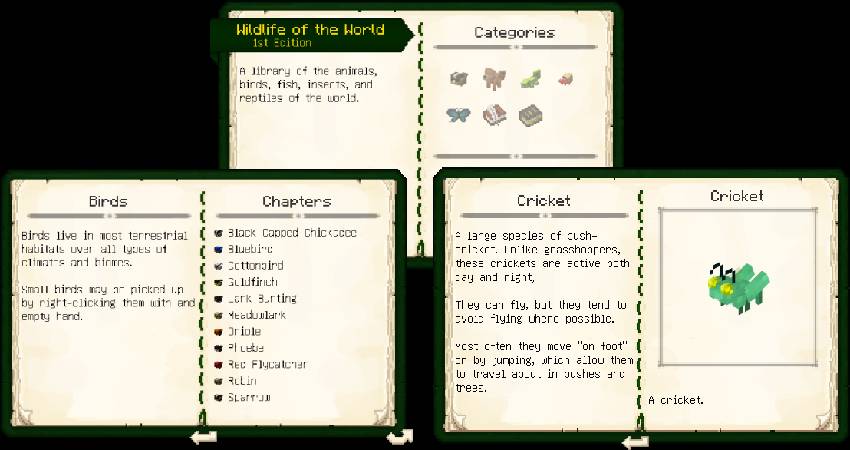Screen dimensions: 850x450
Task: Open the Black Capped Chickadee chapter
Action: pos(285,233)
